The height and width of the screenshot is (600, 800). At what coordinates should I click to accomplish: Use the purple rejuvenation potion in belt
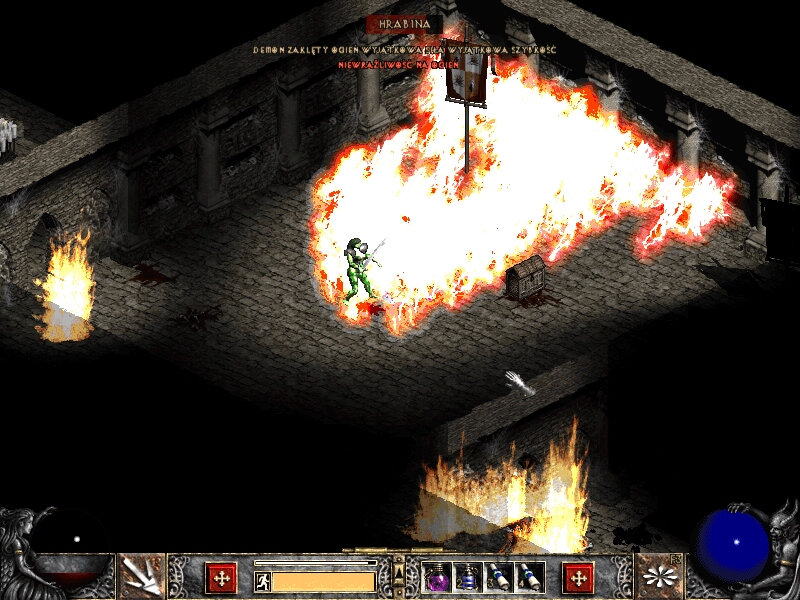coord(437,577)
